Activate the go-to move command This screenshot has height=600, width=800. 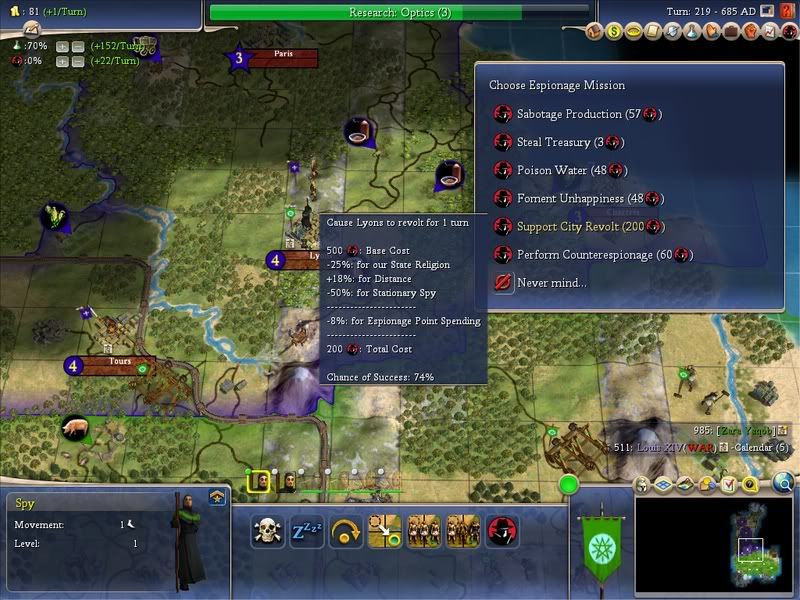[x=384, y=531]
